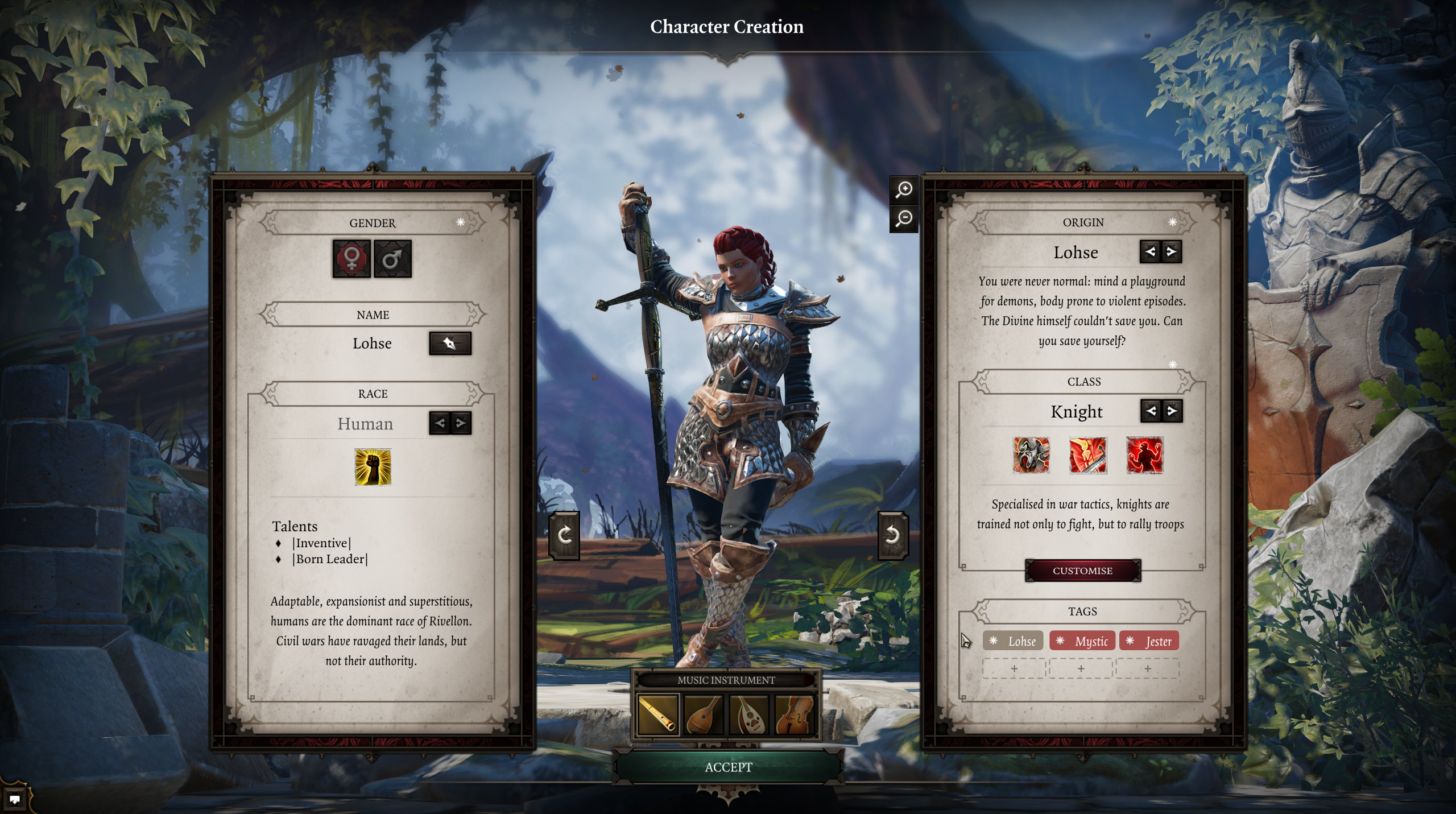Select the Mystic tag
This screenshot has width=1456, height=814.
click(1083, 641)
